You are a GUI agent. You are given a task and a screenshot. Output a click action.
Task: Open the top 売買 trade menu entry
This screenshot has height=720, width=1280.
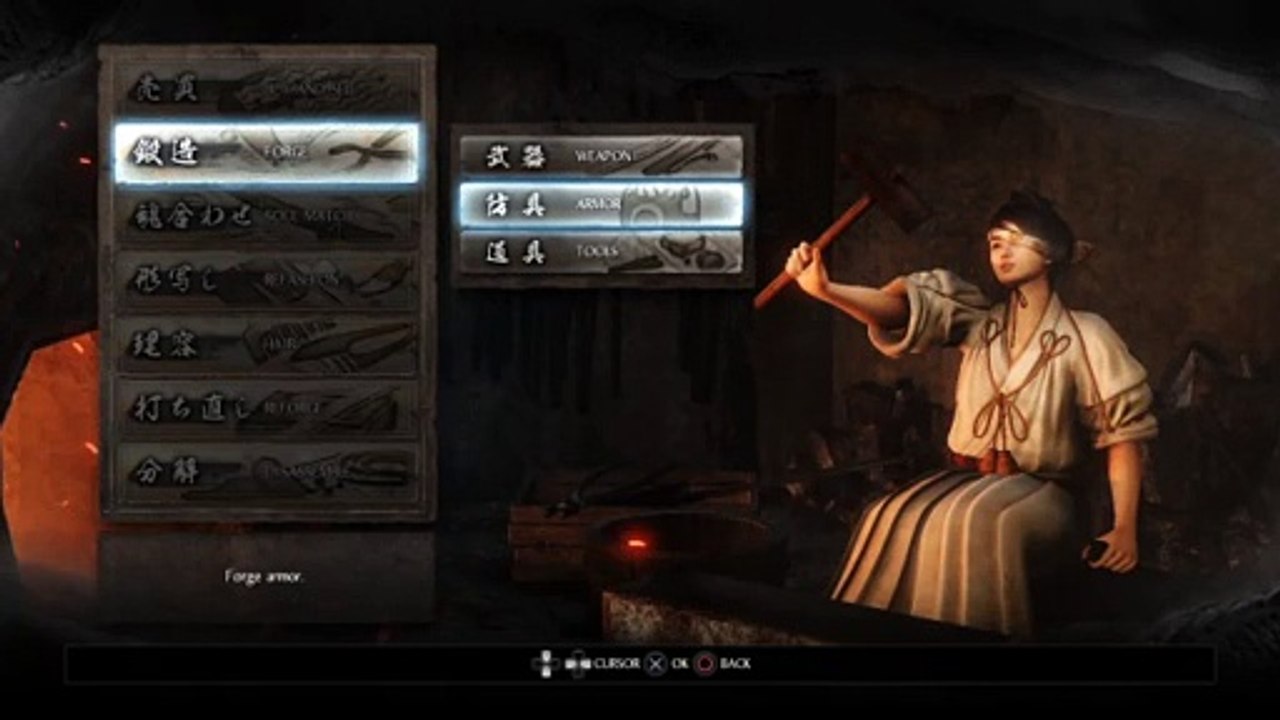267,90
